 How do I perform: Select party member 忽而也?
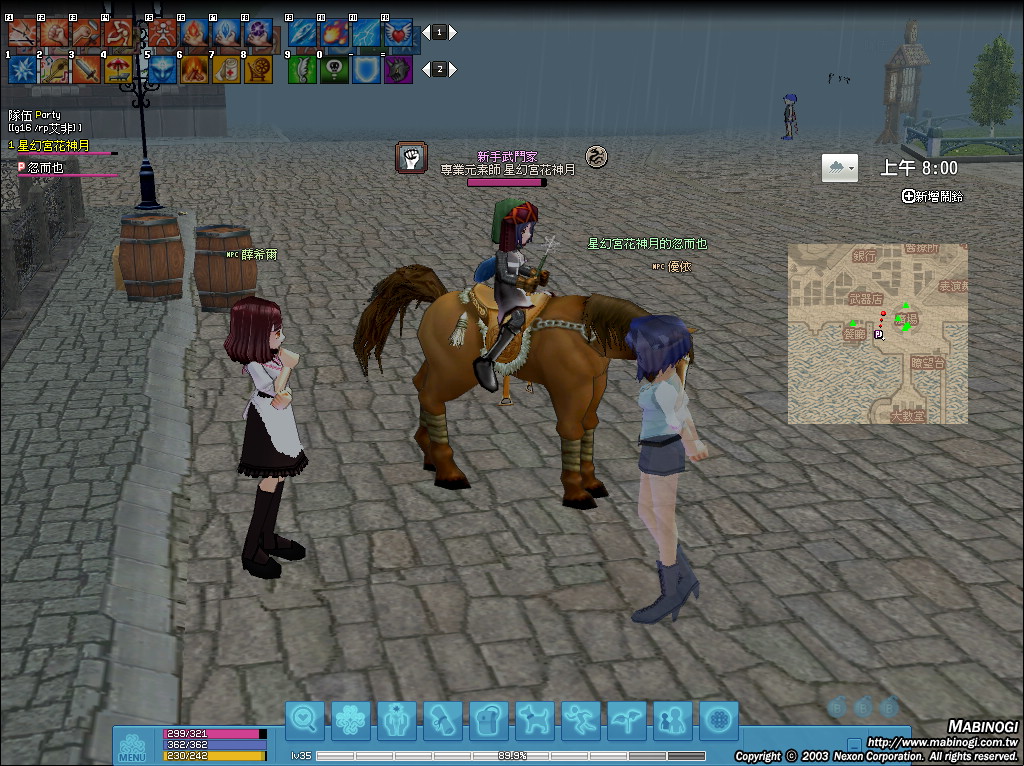pyautogui.click(x=46, y=168)
